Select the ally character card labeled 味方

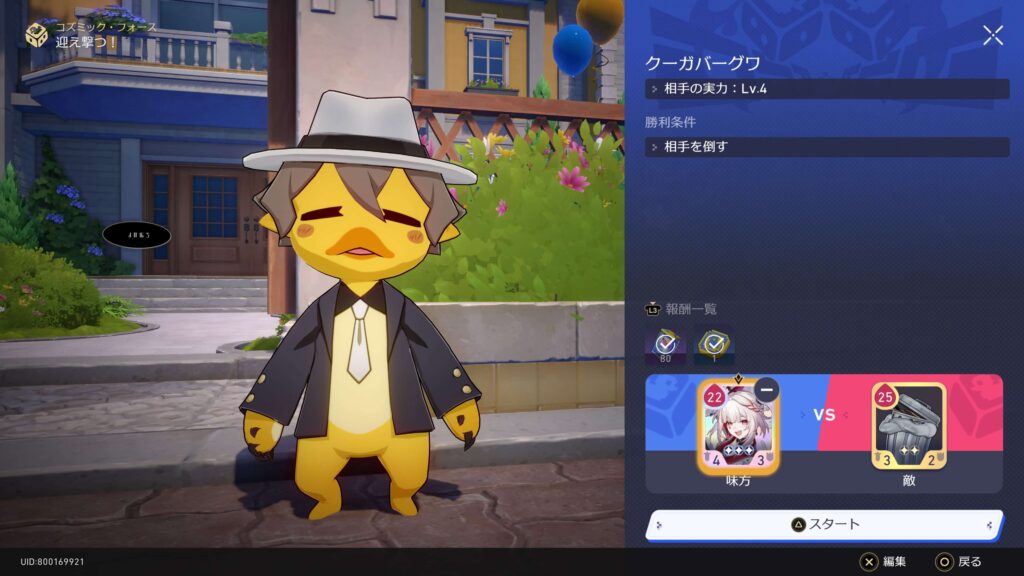(x=738, y=428)
